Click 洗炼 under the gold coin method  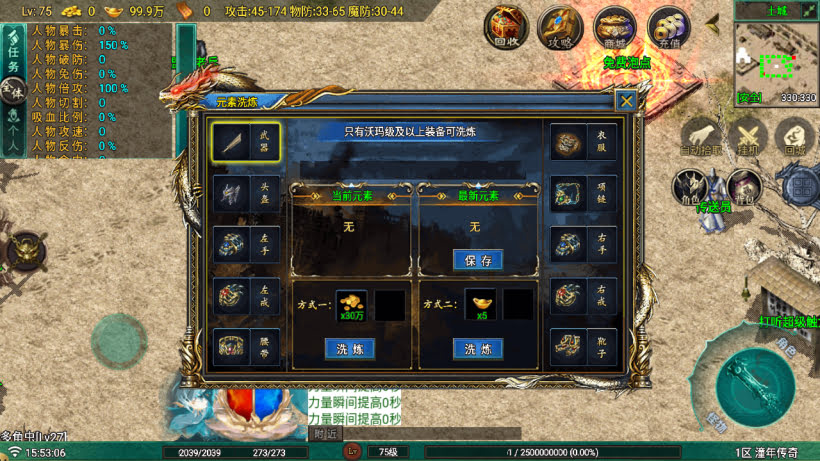349,349
